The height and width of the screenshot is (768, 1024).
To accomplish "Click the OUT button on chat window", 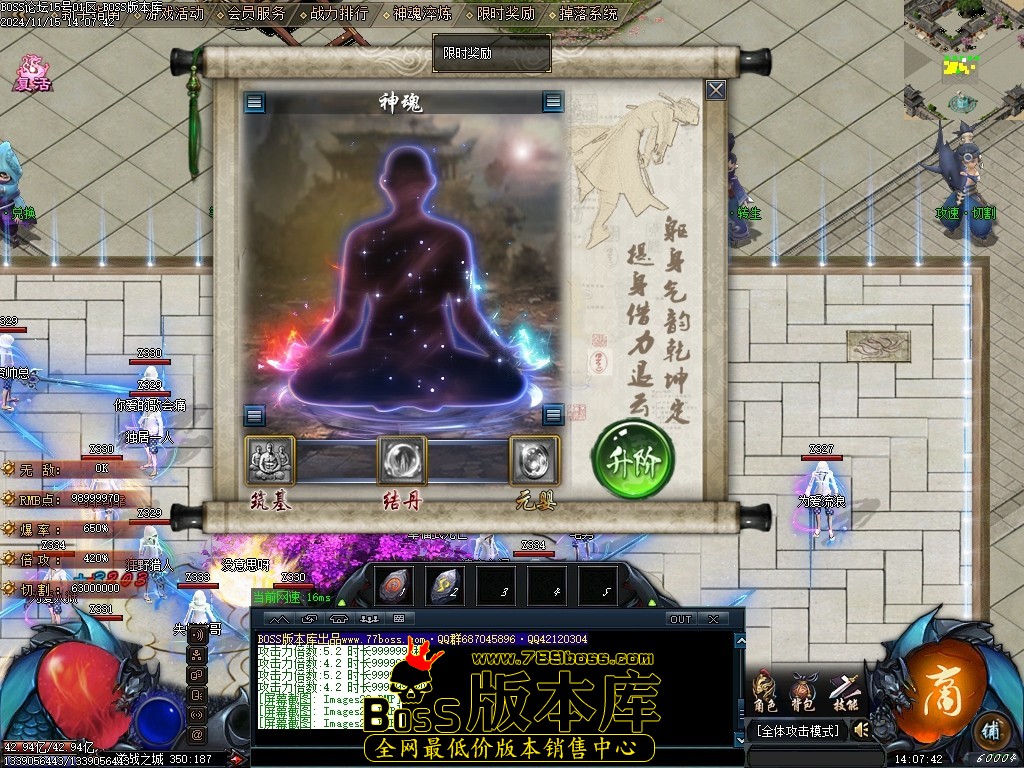I will [681, 619].
